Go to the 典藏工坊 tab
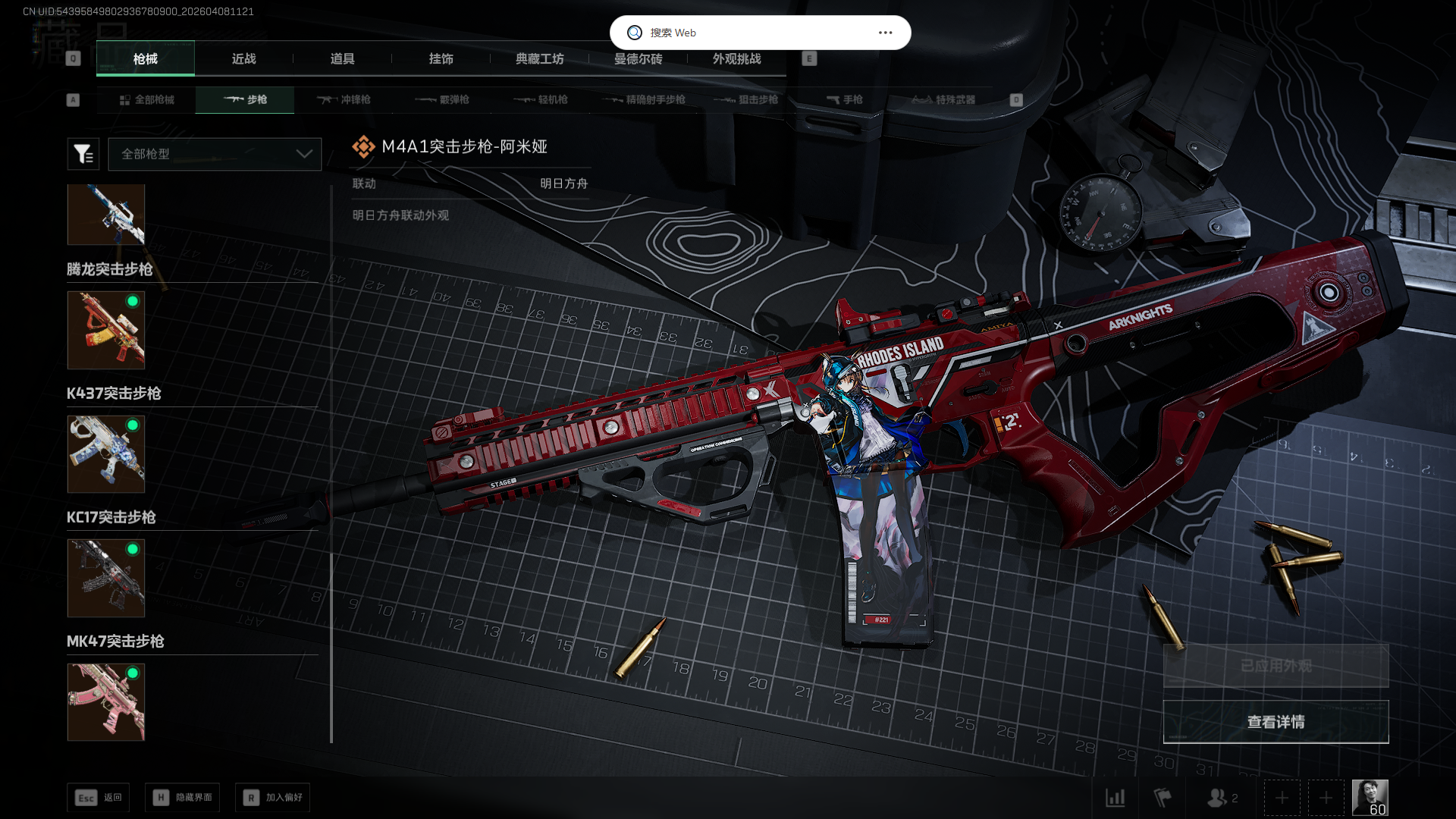The width and height of the screenshot is (1456, 819). pyautogui.click(x=539, y=59)
